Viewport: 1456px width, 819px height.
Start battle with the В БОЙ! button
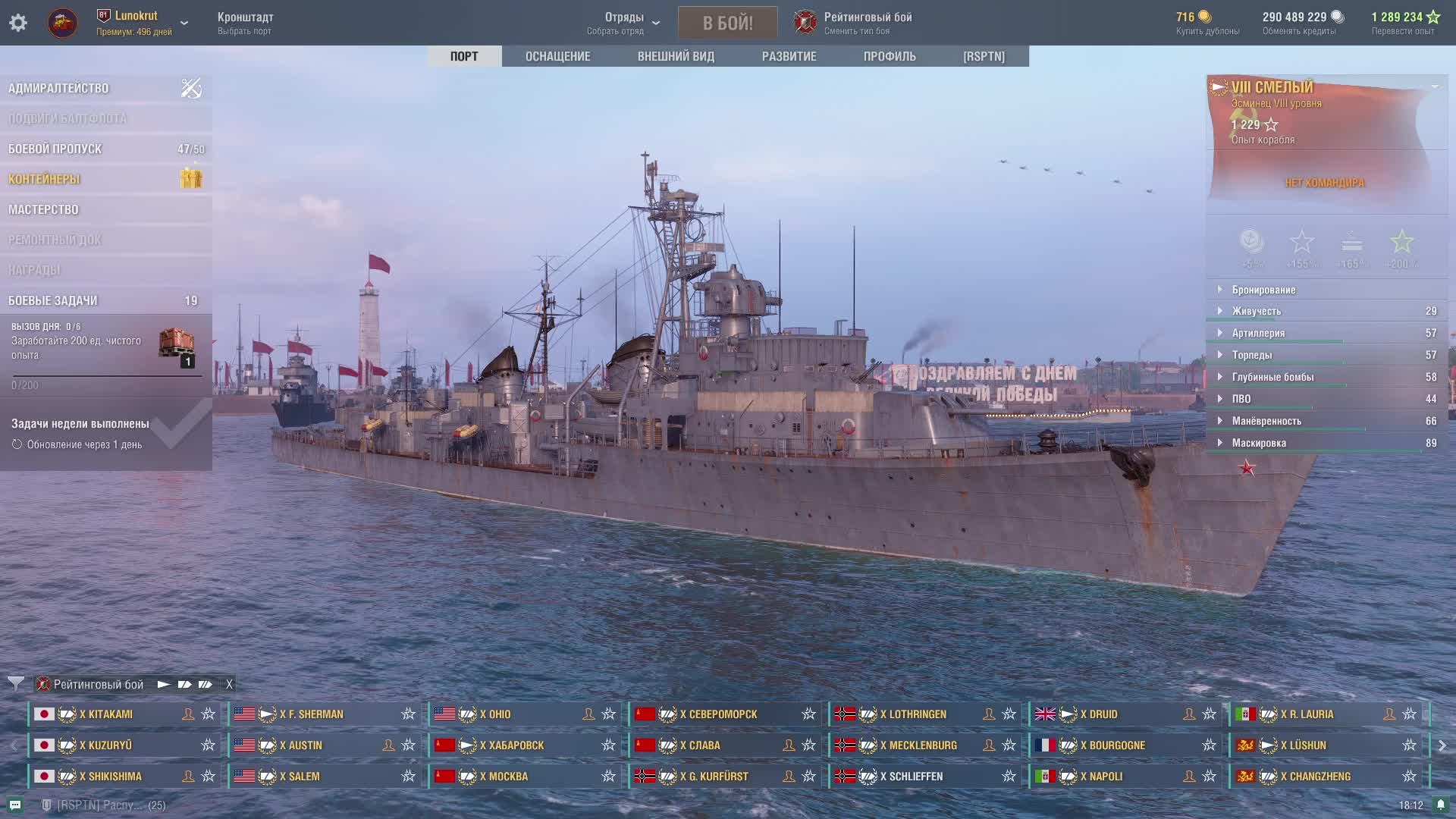pyautogui.click(x=727, y=23)
